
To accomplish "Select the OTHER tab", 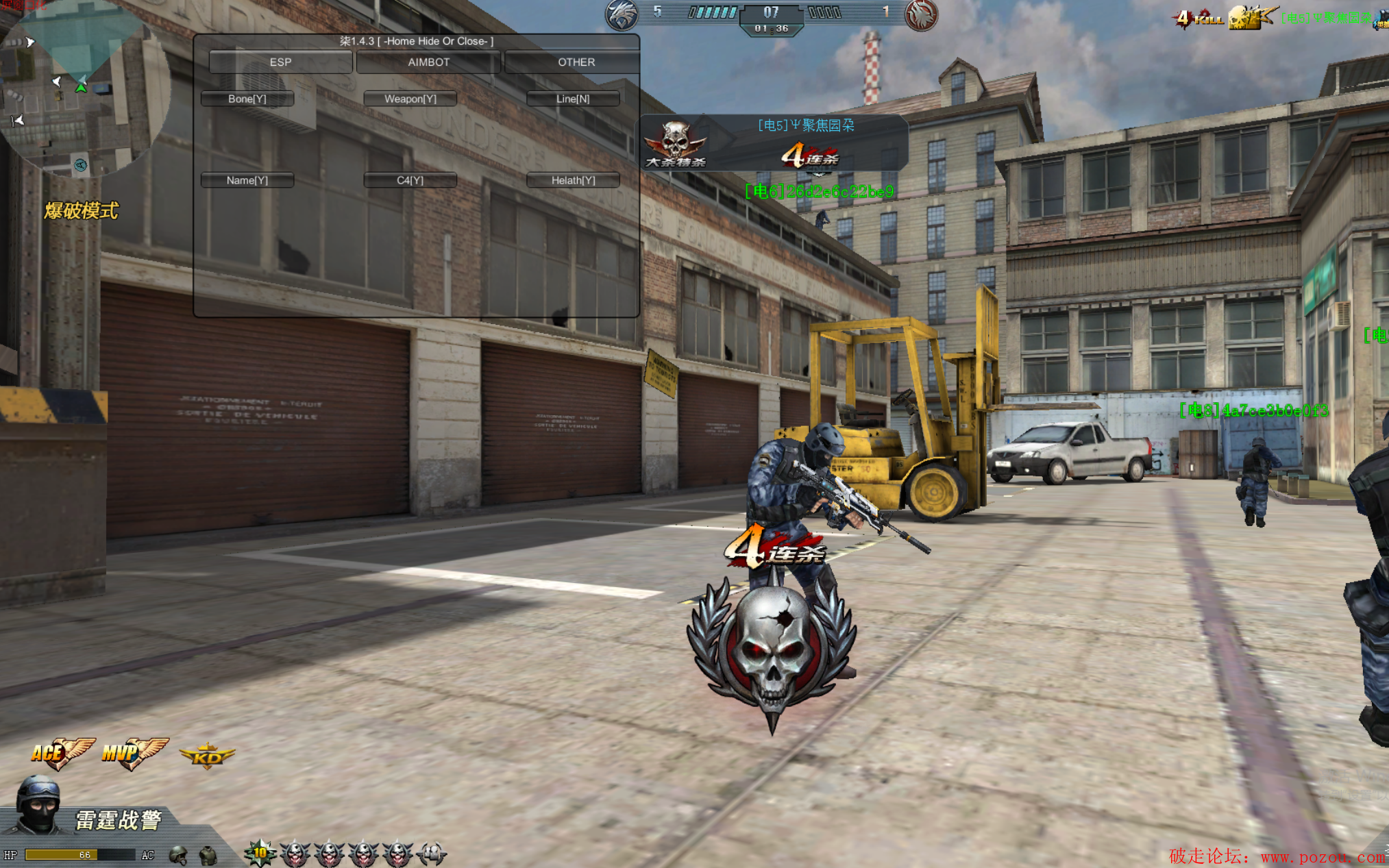I will (x=576, y=62).
